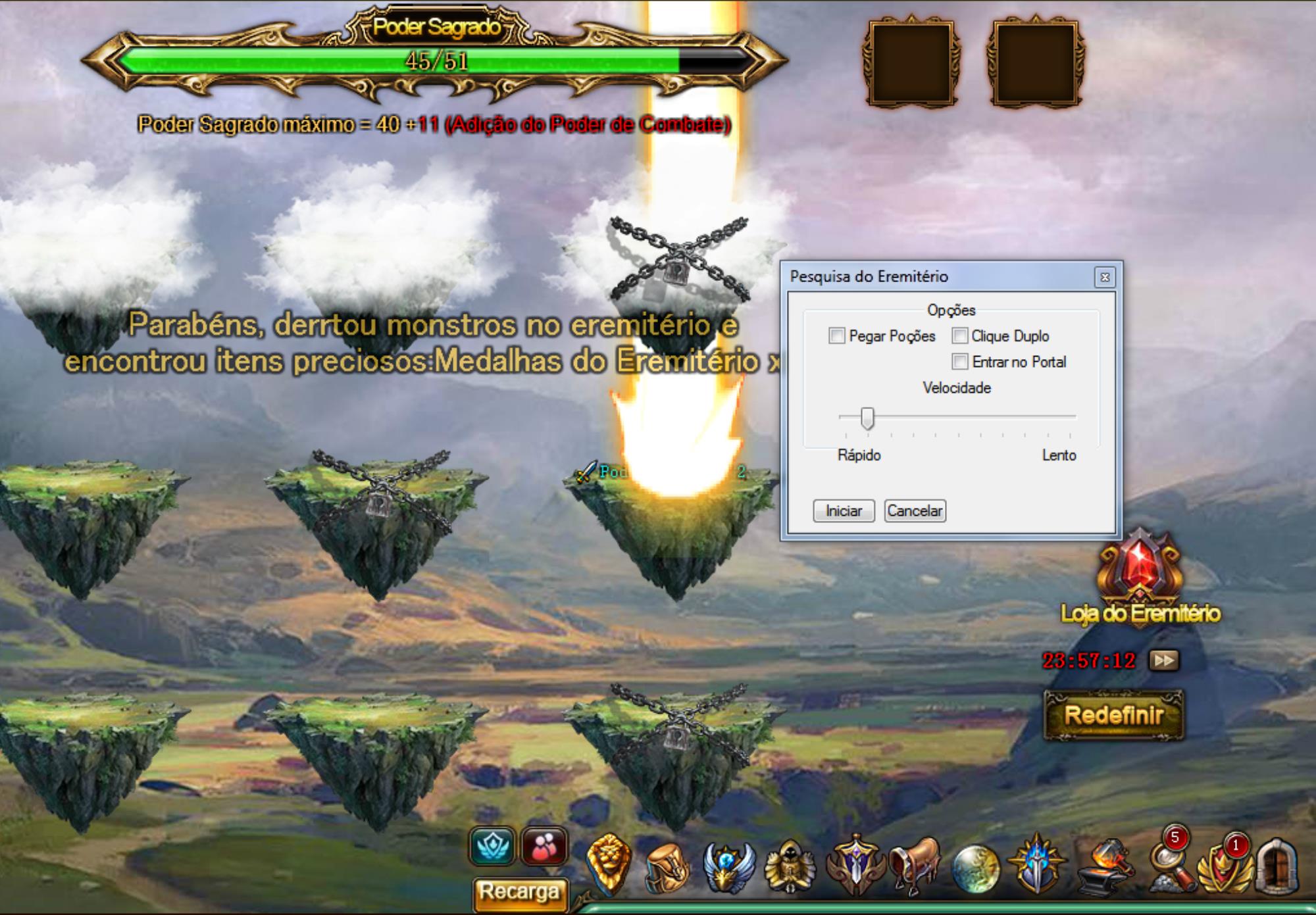Click the Redefinir button
The height and width of the screenshot is (915, 1316).
tap(1113, 715)
